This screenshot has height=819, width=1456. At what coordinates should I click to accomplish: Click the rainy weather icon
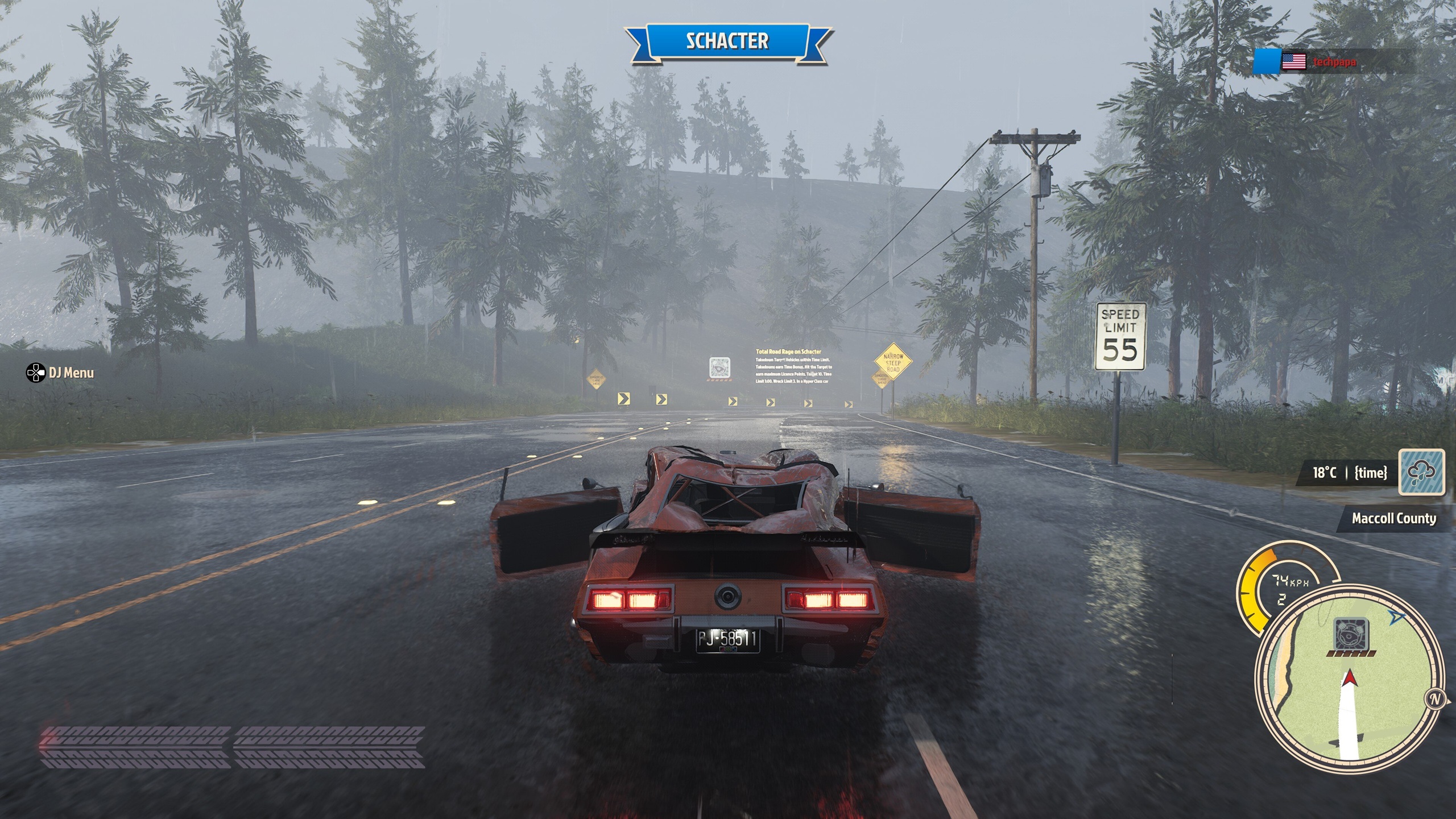pyautogui.click(x=1421, y=472)
